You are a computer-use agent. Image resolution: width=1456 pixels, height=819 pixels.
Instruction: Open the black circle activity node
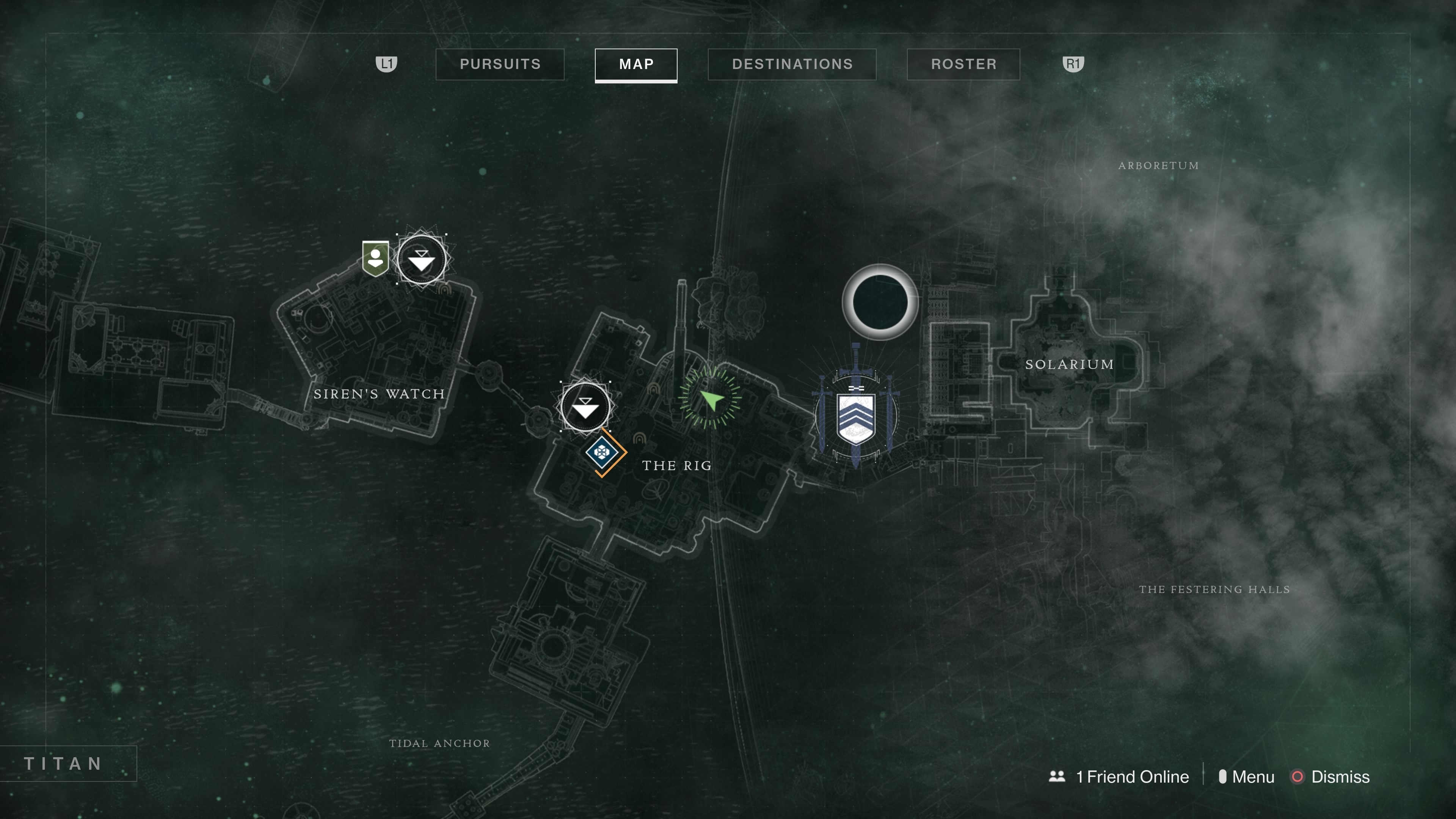pos(880,303)
